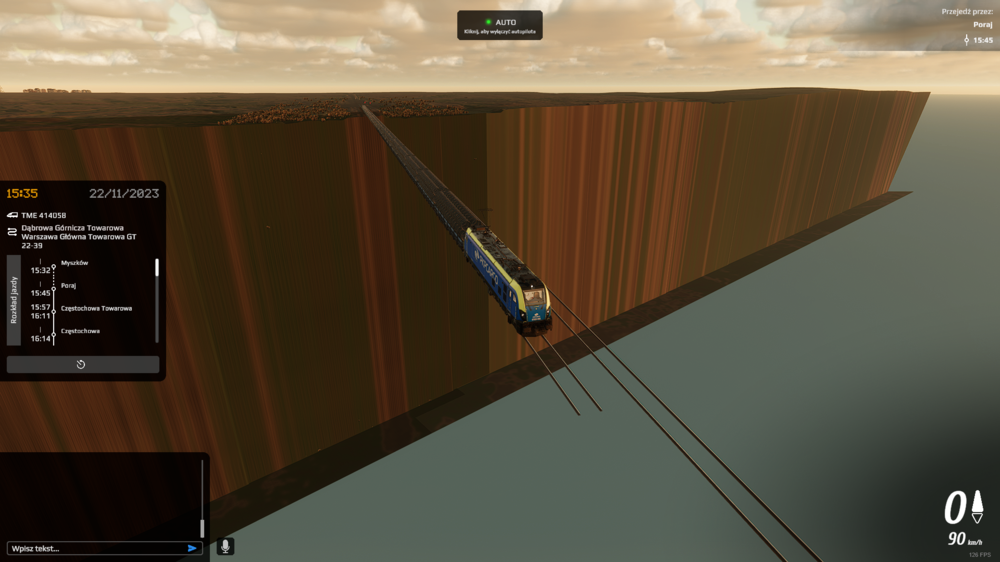1000x562 pixels.
Task: Turn off the AUTO autopilot button
Action: click(x=500, y=25)
